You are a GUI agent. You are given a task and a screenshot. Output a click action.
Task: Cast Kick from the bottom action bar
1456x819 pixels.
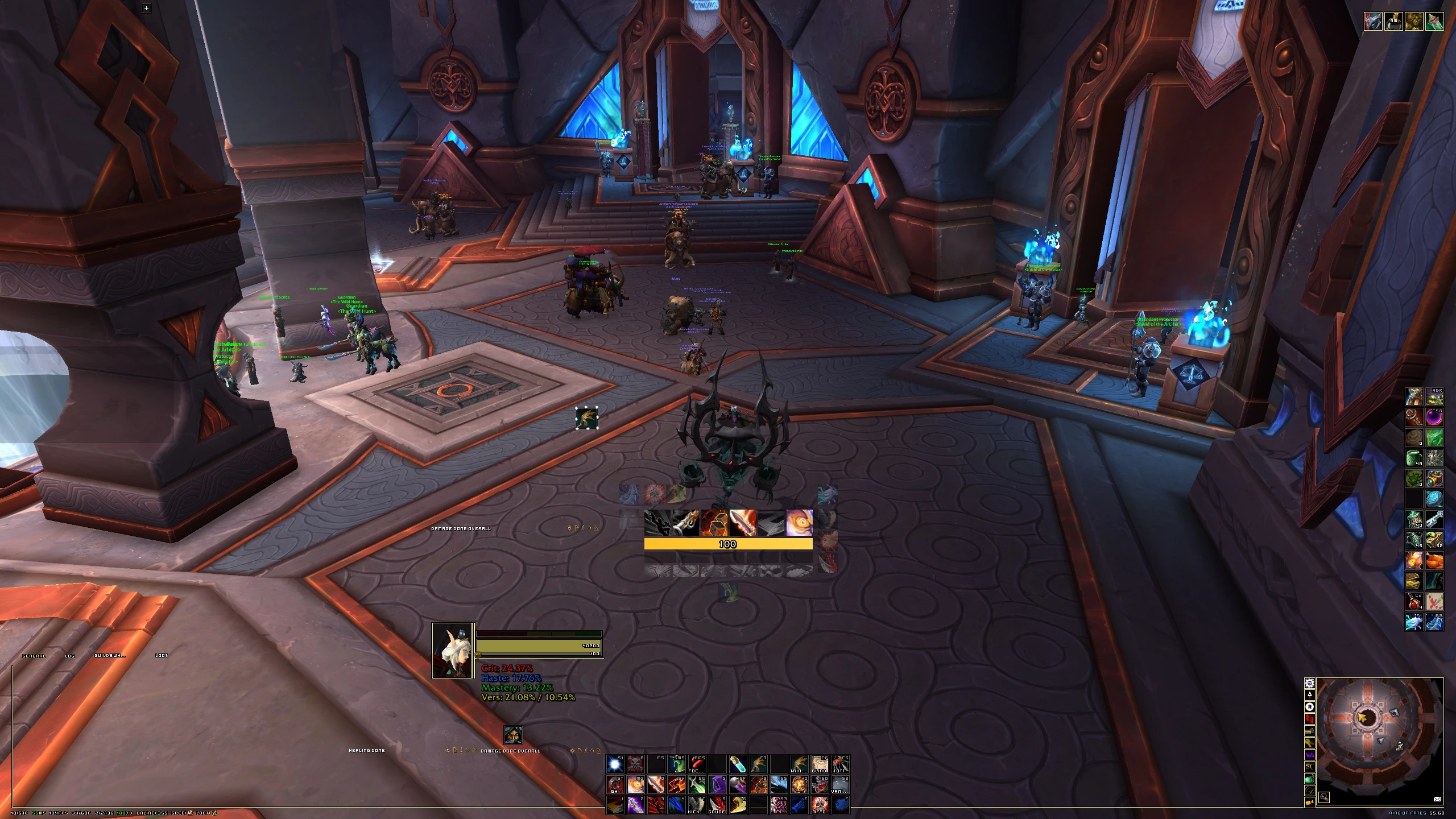(697, 805)
